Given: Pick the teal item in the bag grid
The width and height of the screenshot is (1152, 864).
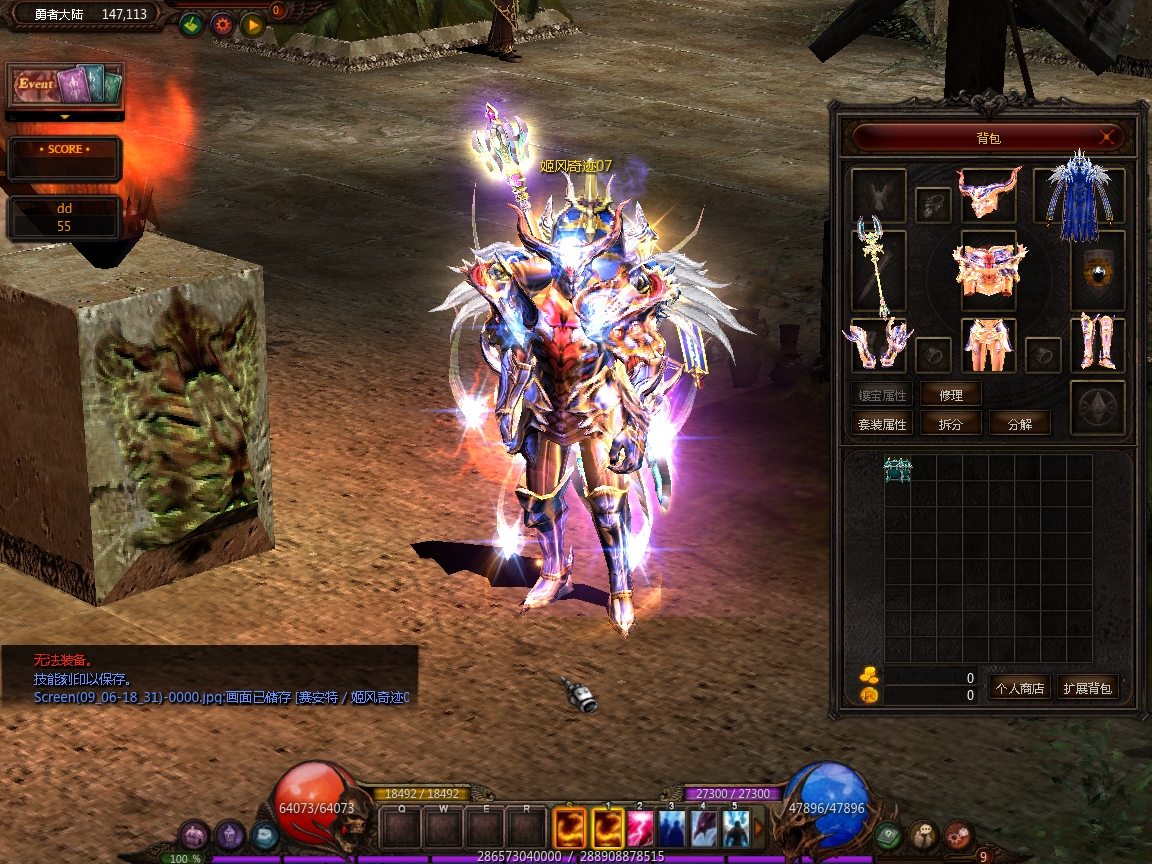Looking at the screenshot, I should [897, 469].
